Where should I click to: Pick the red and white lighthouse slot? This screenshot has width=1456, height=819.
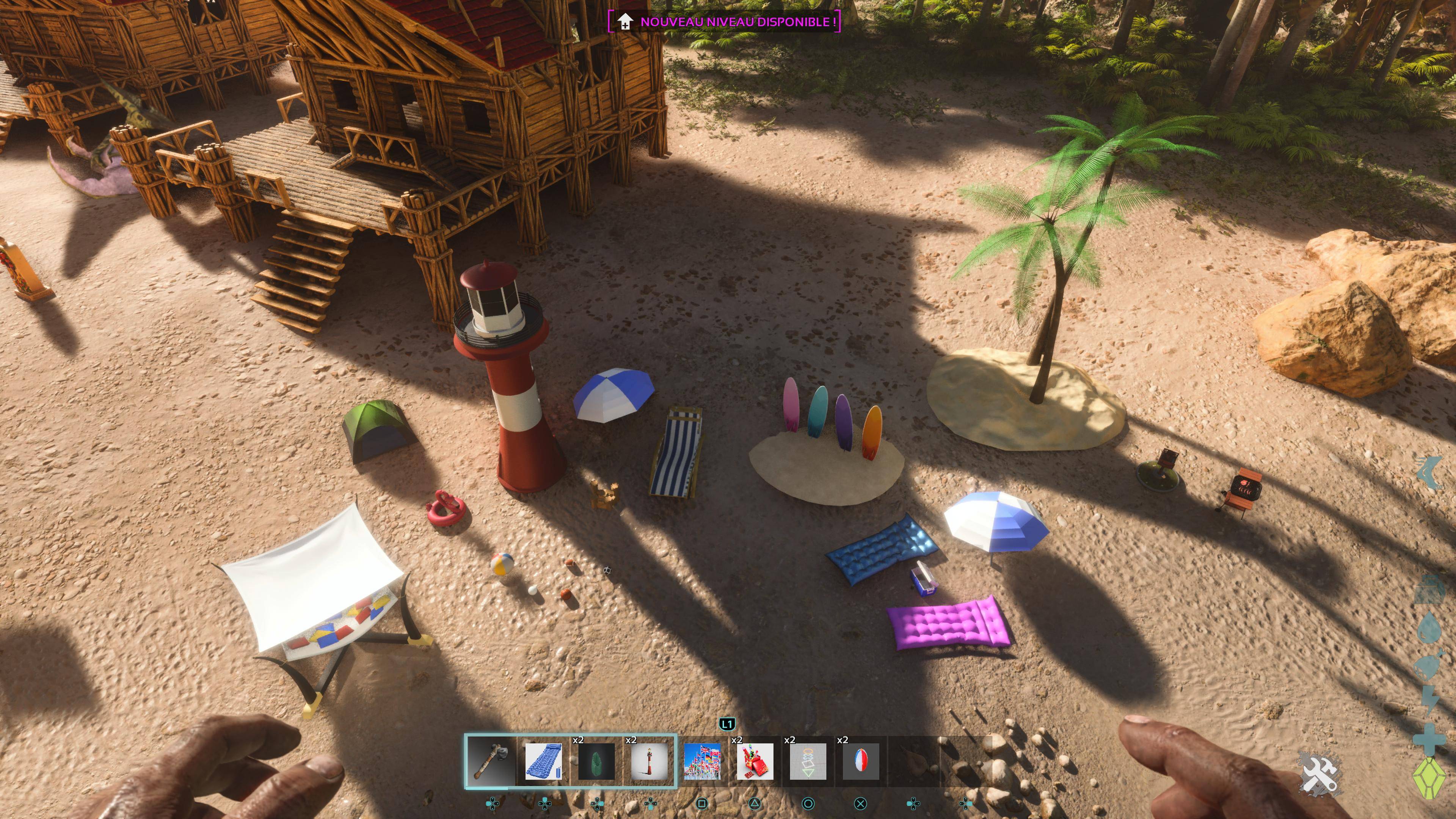tap(649, 761)
